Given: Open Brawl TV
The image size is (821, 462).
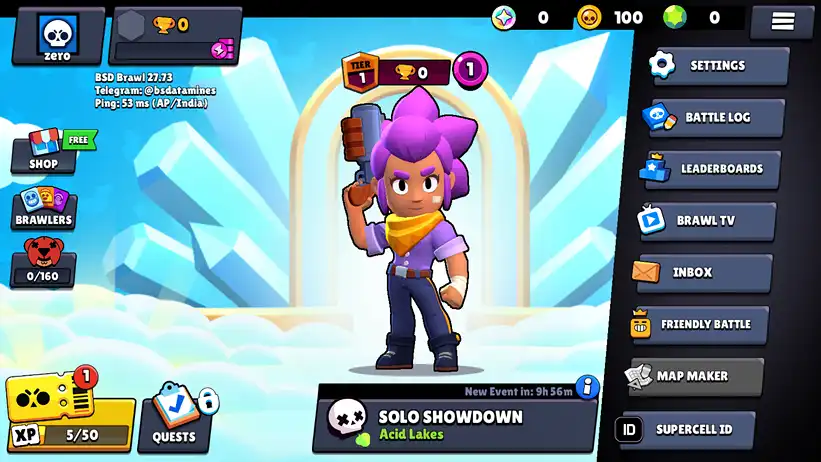Looking at the screenshot, I should click(x=706, y=220).
